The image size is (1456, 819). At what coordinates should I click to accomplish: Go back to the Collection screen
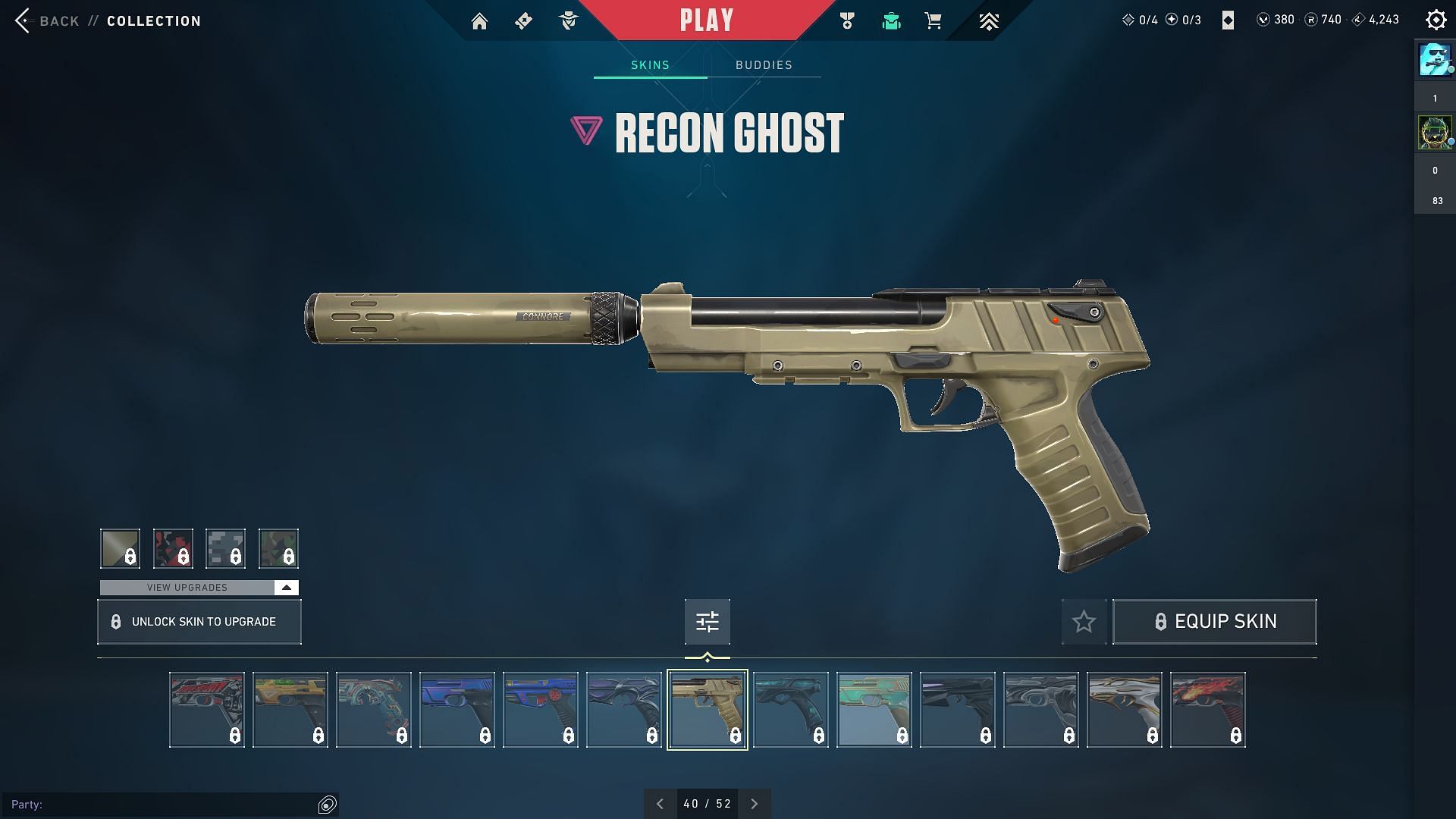coord(47,20)
